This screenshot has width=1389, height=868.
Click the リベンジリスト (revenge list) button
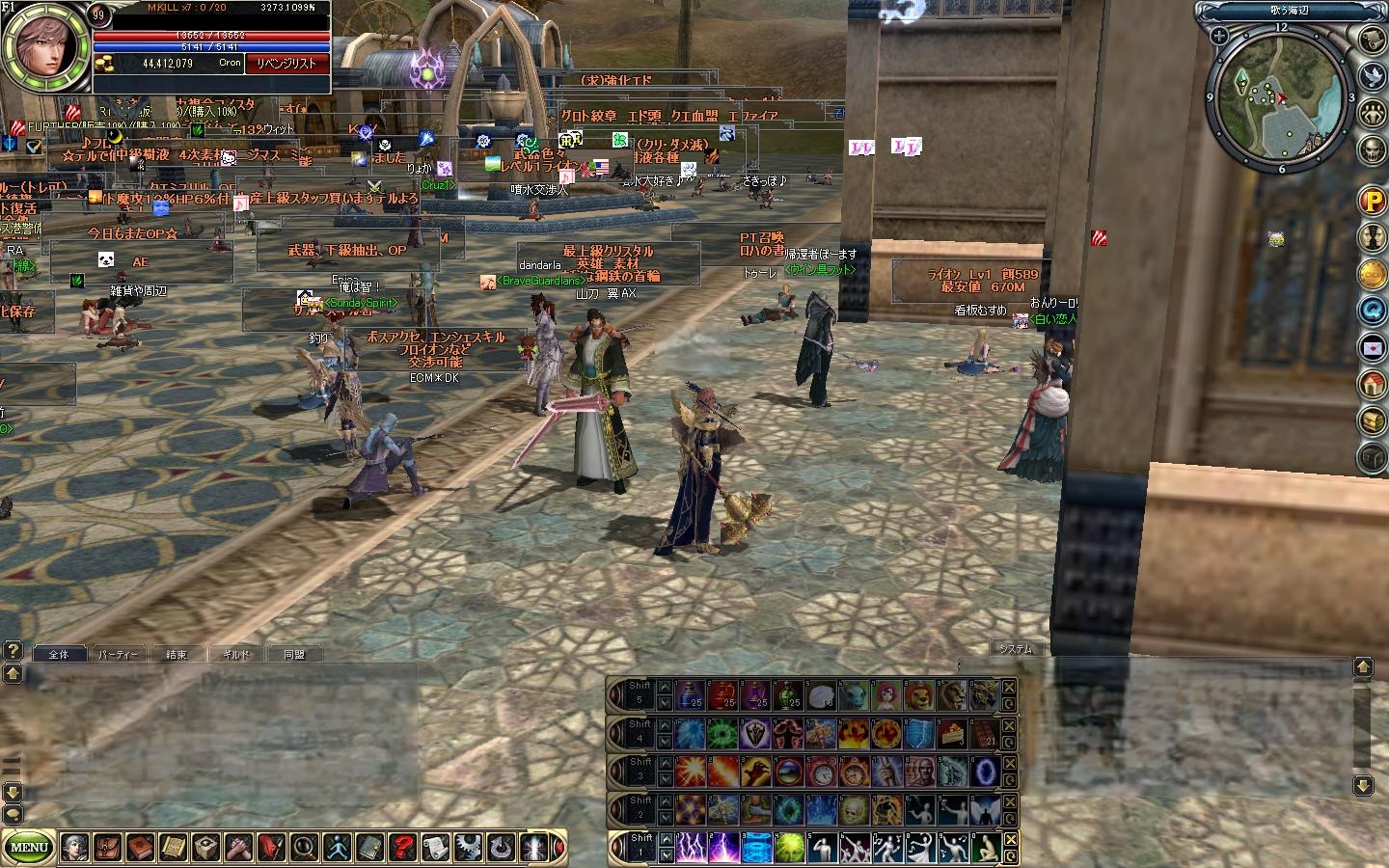click(x=286, y=64)
